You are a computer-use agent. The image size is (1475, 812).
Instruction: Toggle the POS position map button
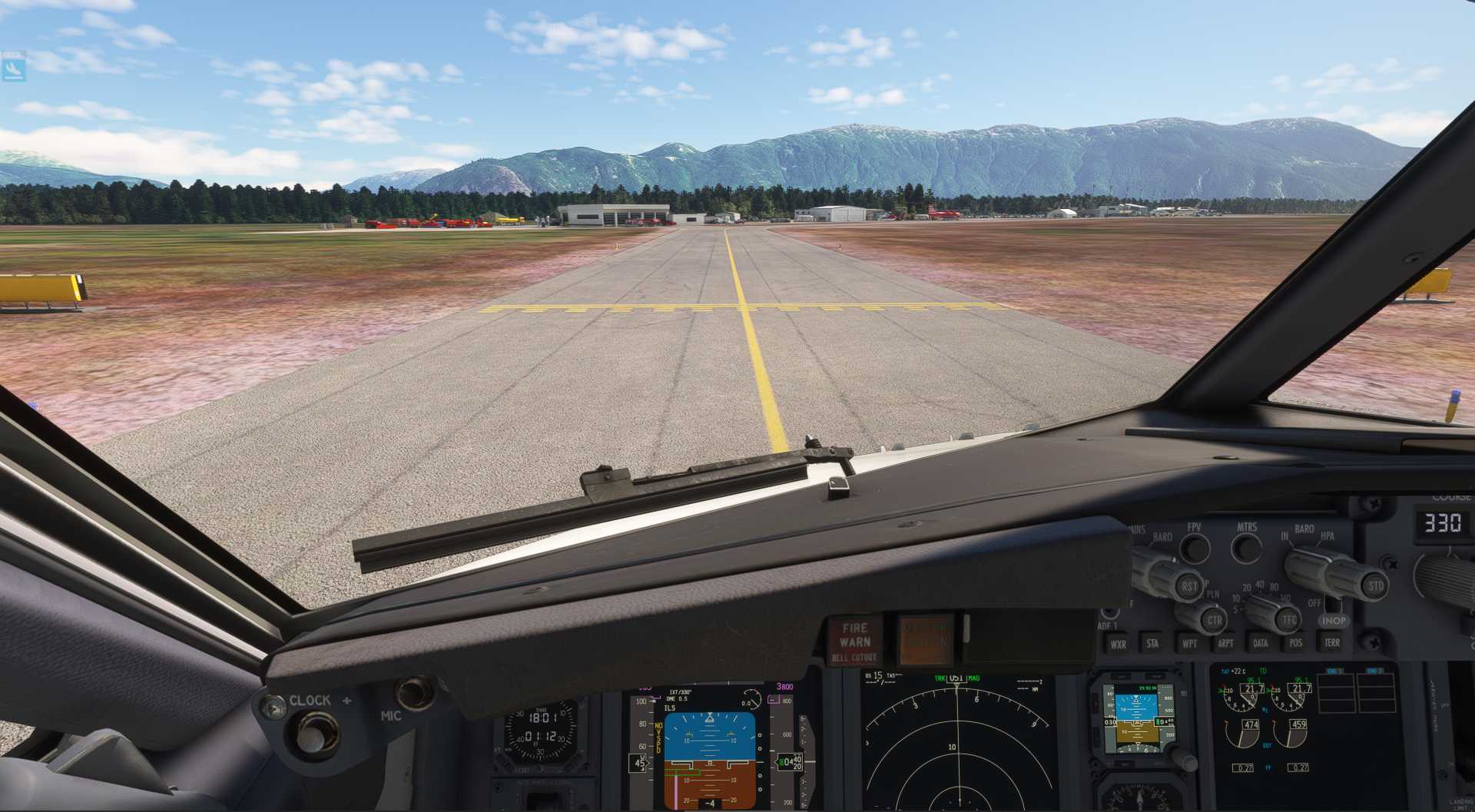coord(1295,643)
